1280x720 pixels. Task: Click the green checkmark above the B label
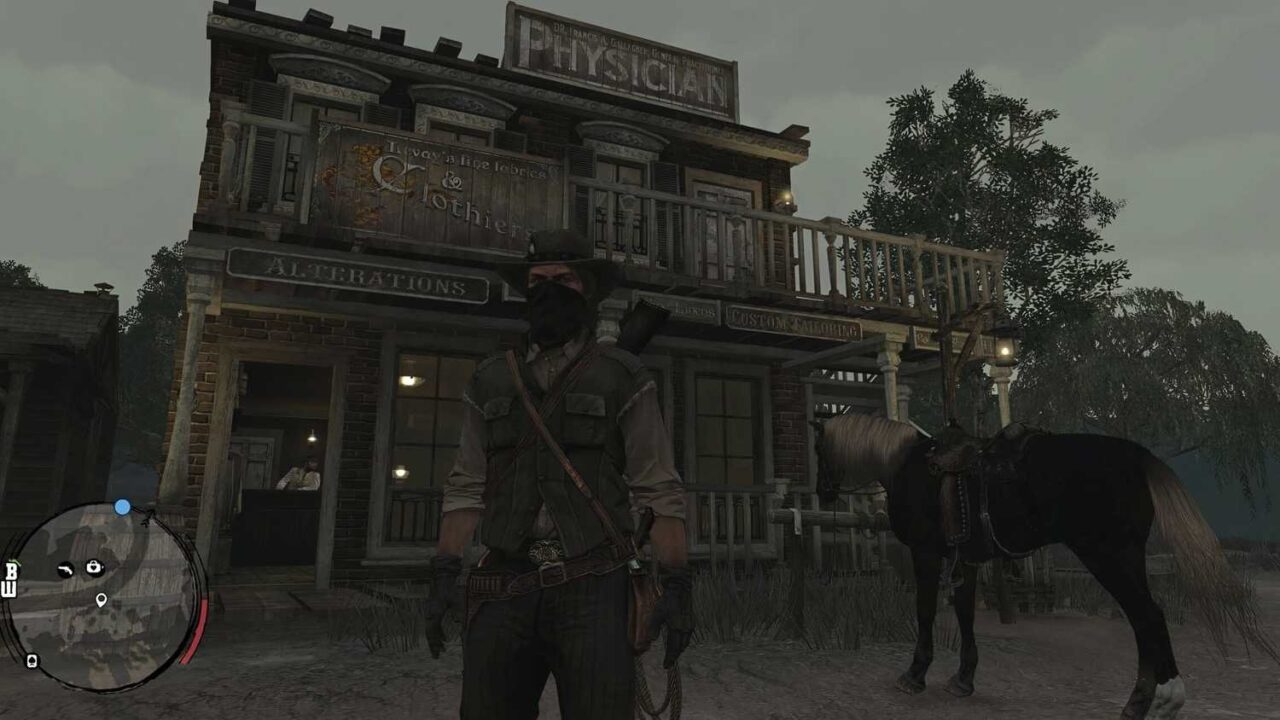(x=14, y=561)
